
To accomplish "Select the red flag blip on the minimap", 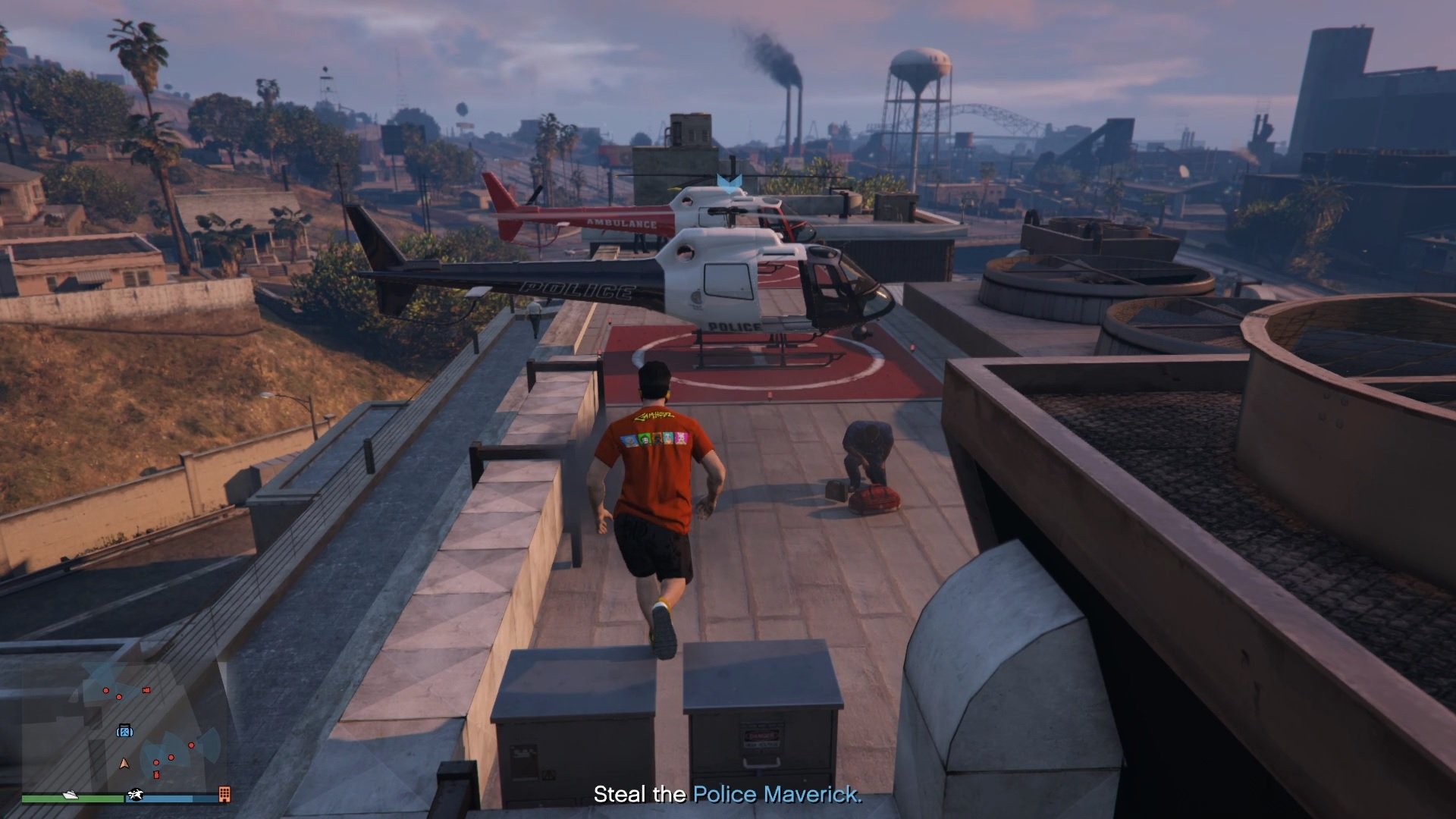I will point(146,691).
